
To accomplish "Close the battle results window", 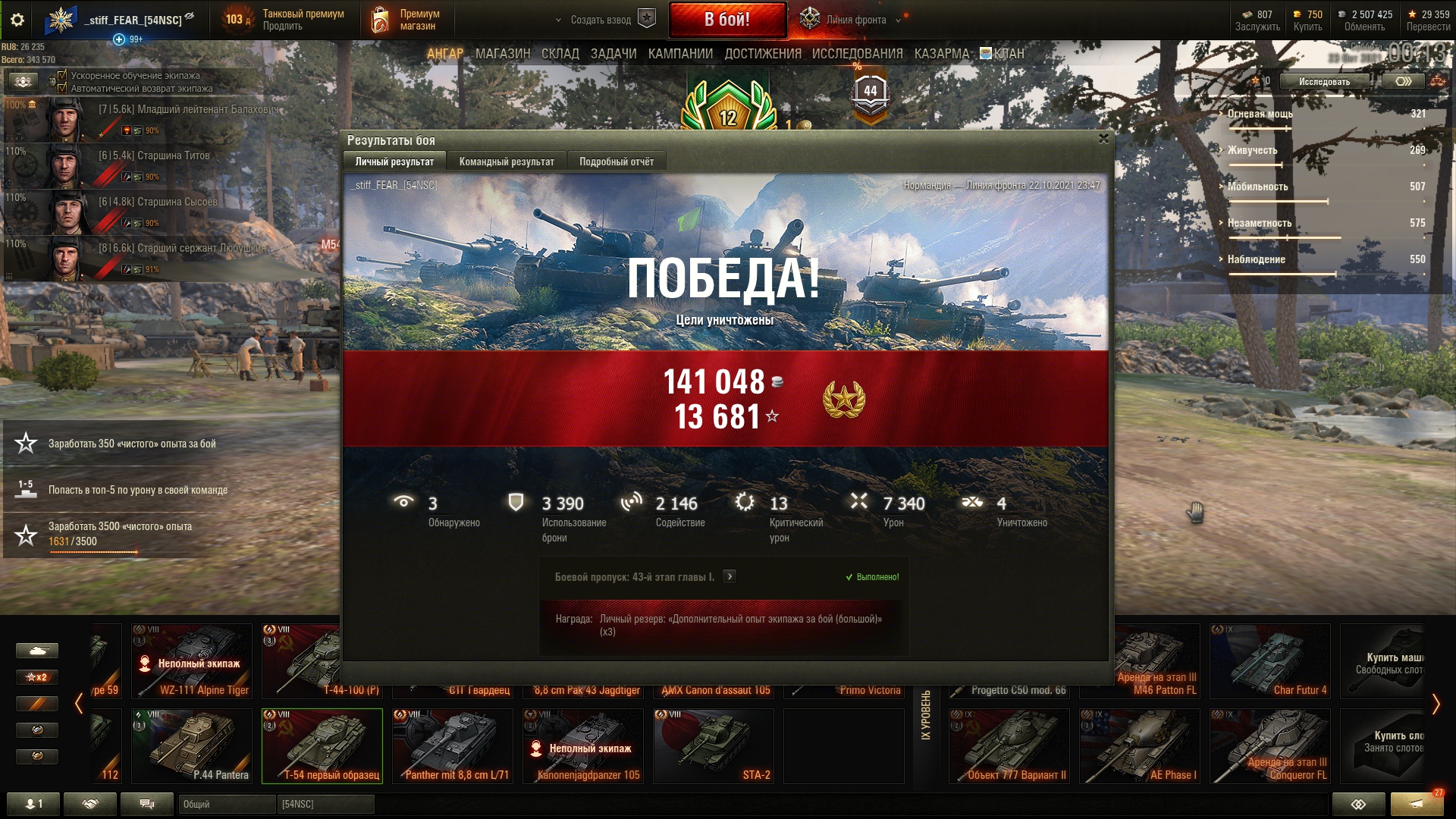I will pos(1103,139).
